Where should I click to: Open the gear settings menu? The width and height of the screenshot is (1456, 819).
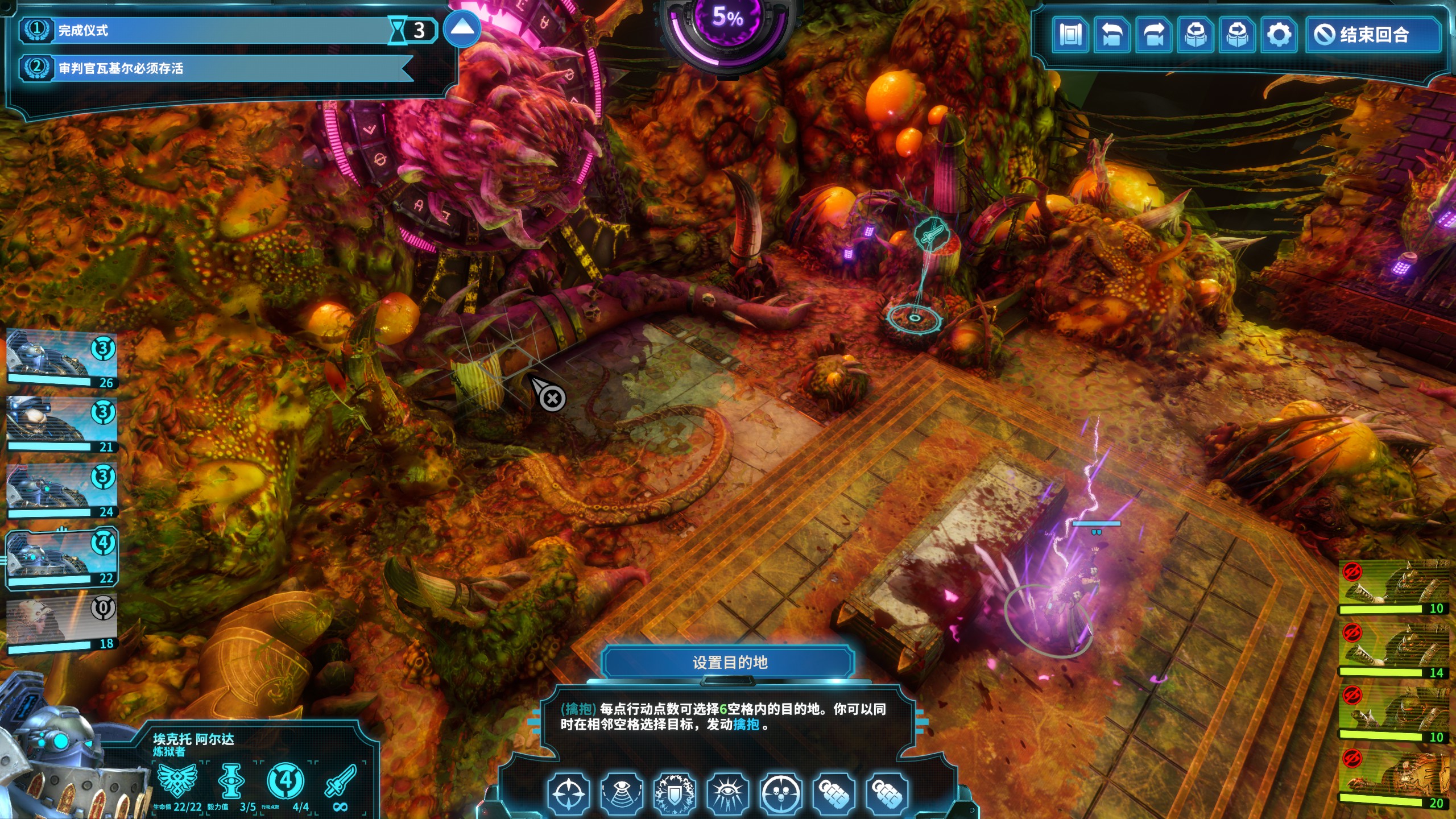click(x=1279, y=35)
